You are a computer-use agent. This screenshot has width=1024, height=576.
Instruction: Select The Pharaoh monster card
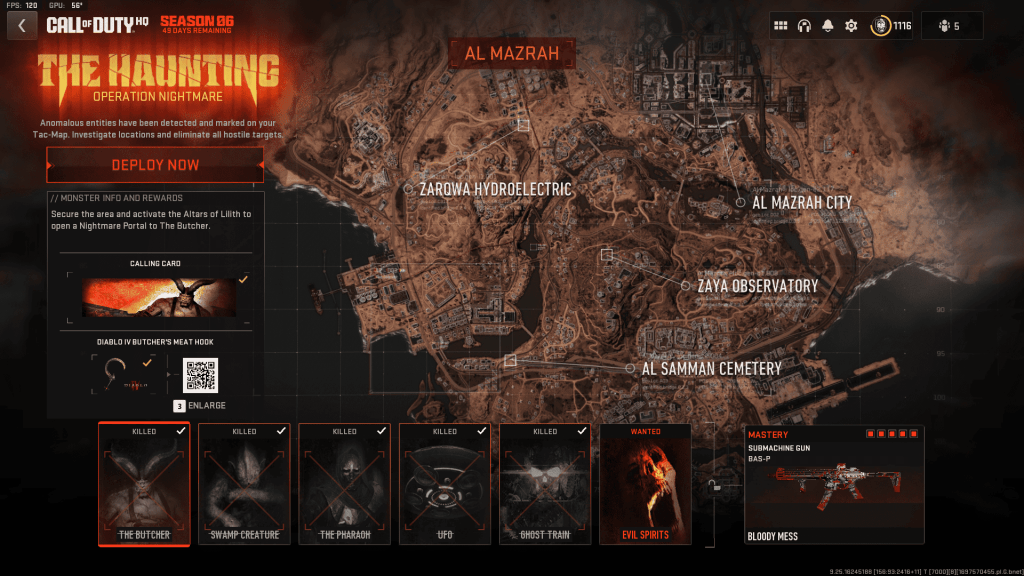pyautogui.click(x=344, y=484)
